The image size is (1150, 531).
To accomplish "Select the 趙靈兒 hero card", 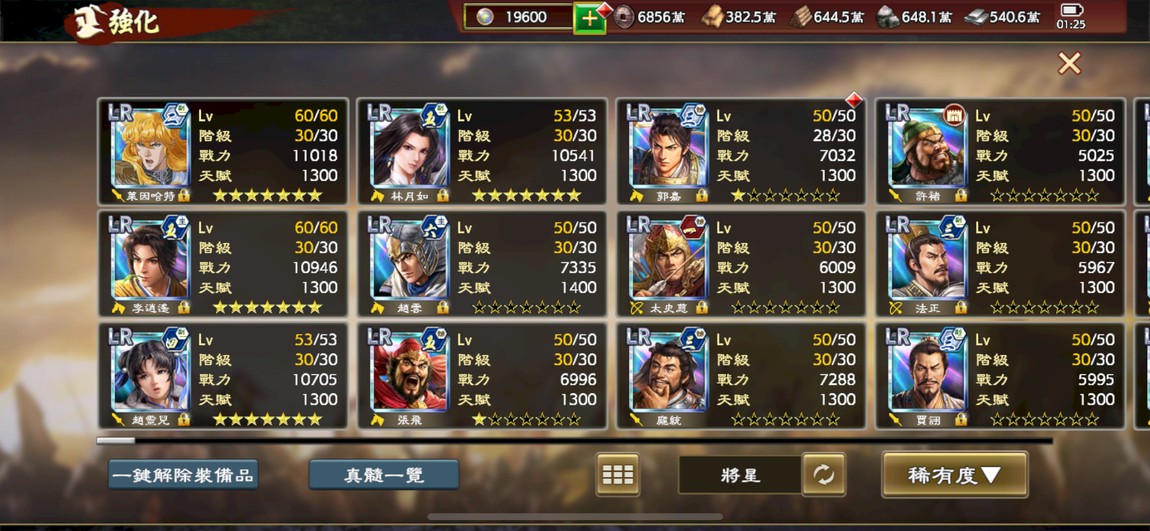I will coord(223,375).
